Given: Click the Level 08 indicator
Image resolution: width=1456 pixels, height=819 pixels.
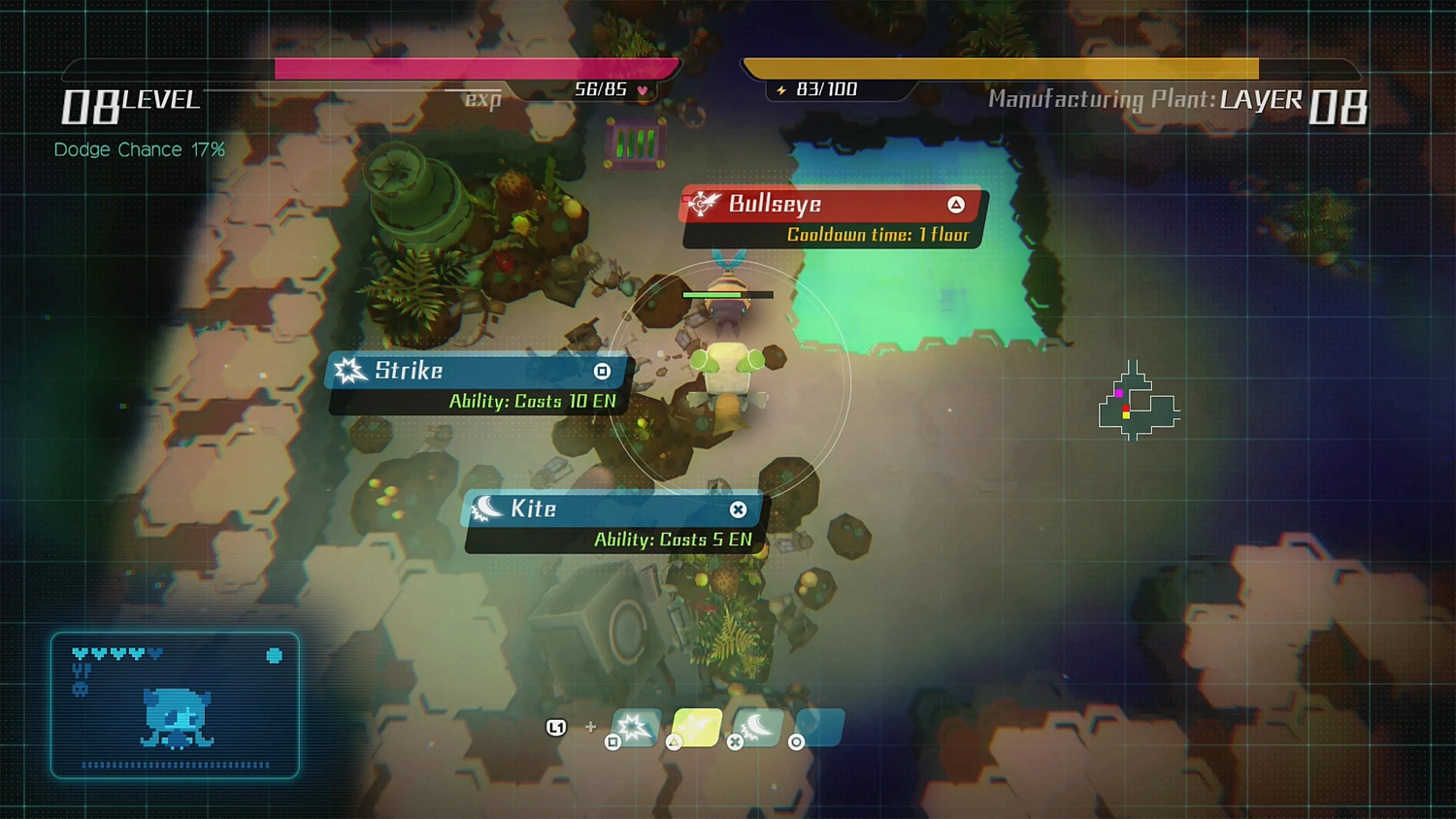Looking at the screenshot, I should (x=129, y=104).
